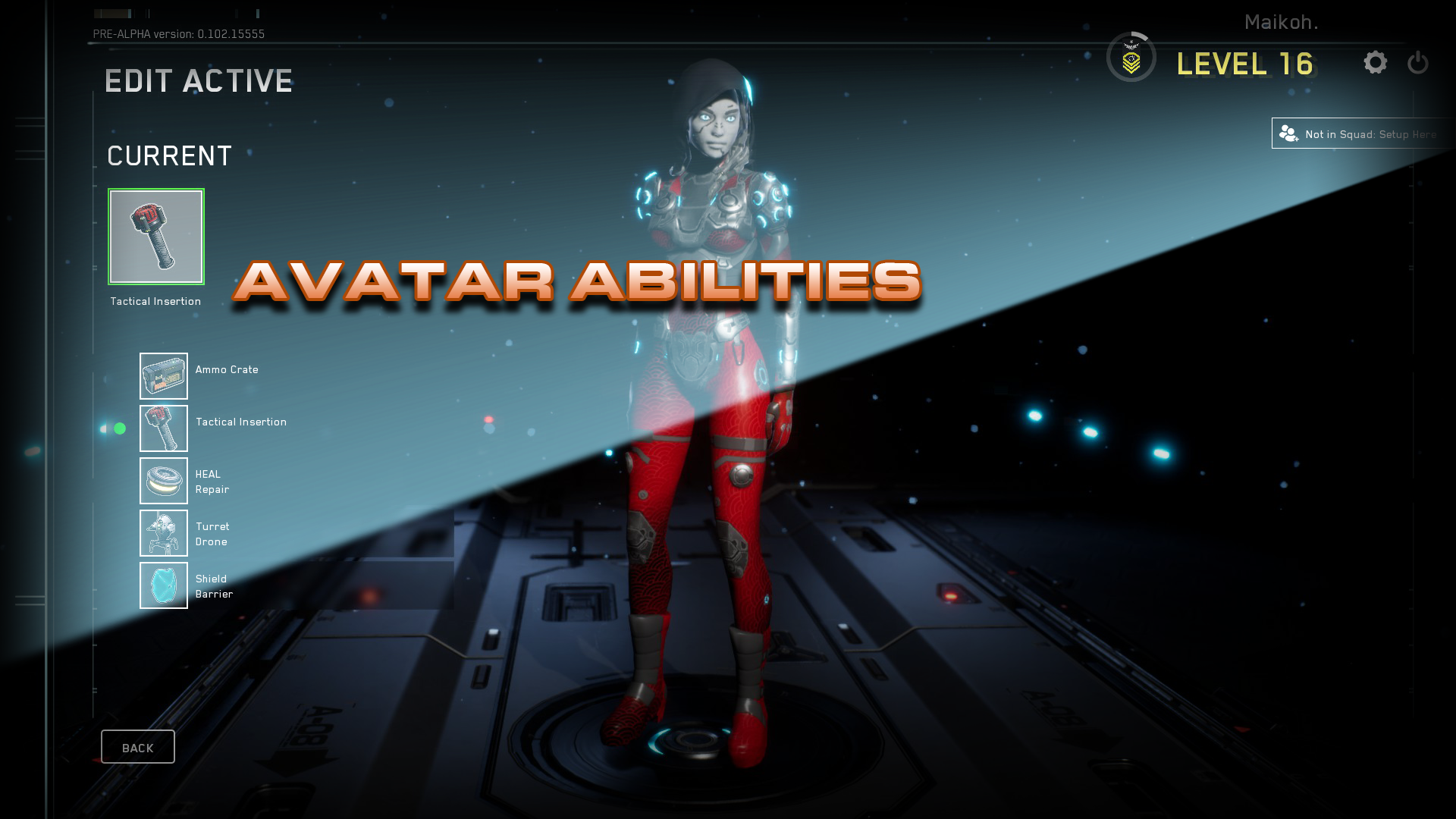Expand the CURRENT loadout section
This screenshot has width=1456, height=819.
click(x=168, y=155)
